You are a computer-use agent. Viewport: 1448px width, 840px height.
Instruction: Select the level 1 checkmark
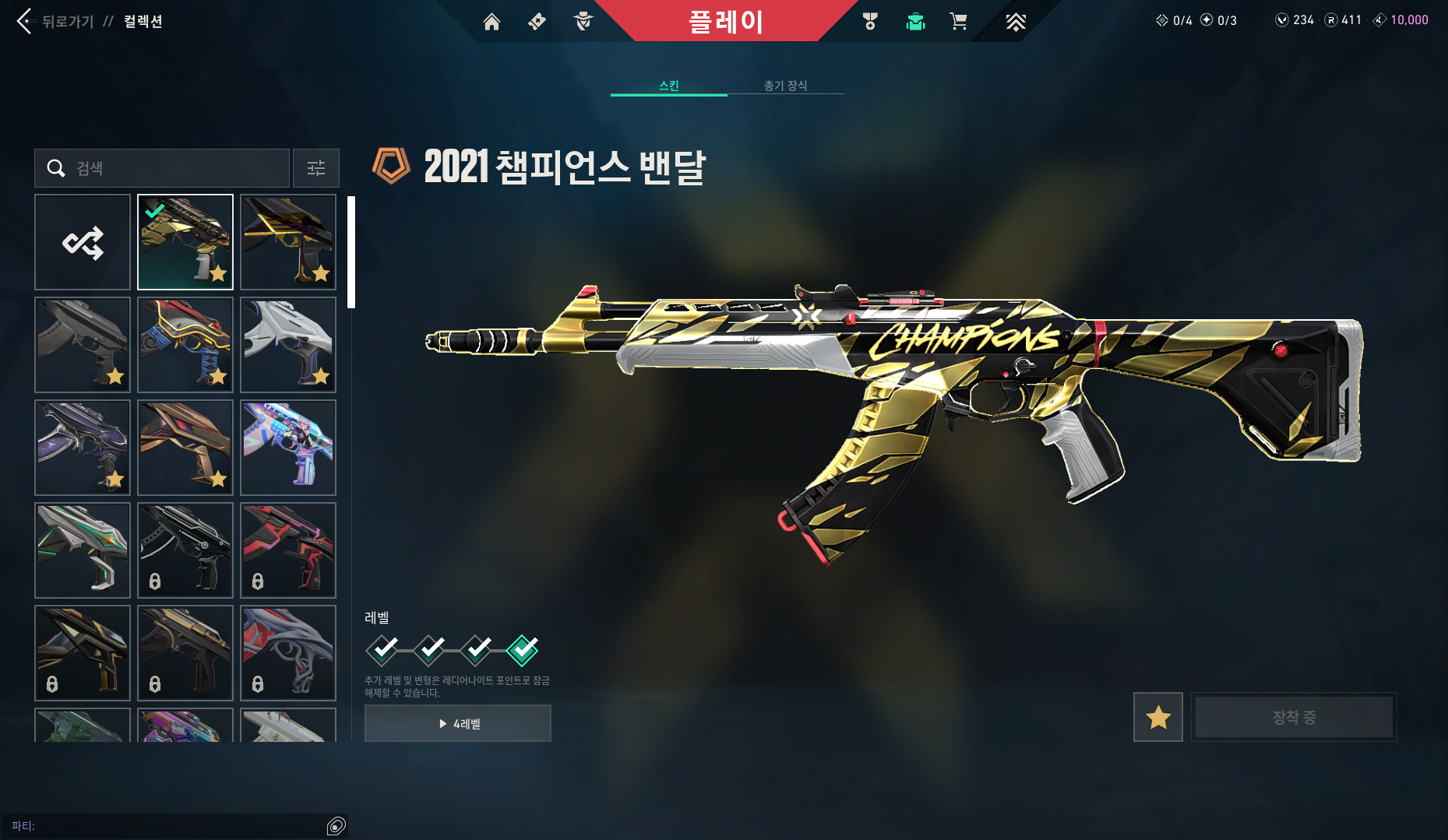pyautogui.click(x=382, y=650)
